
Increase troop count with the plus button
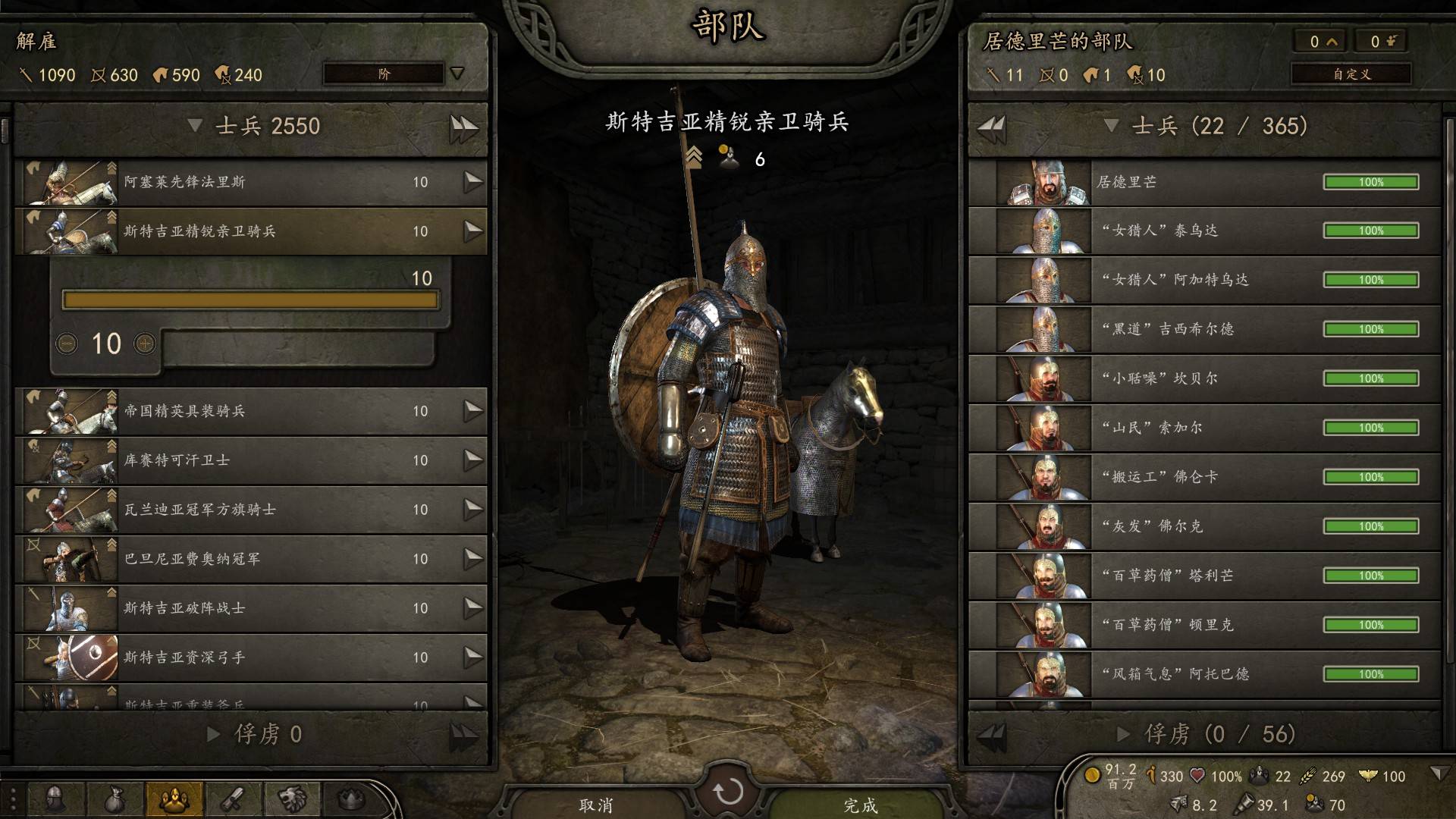click(x=145, y=344)
